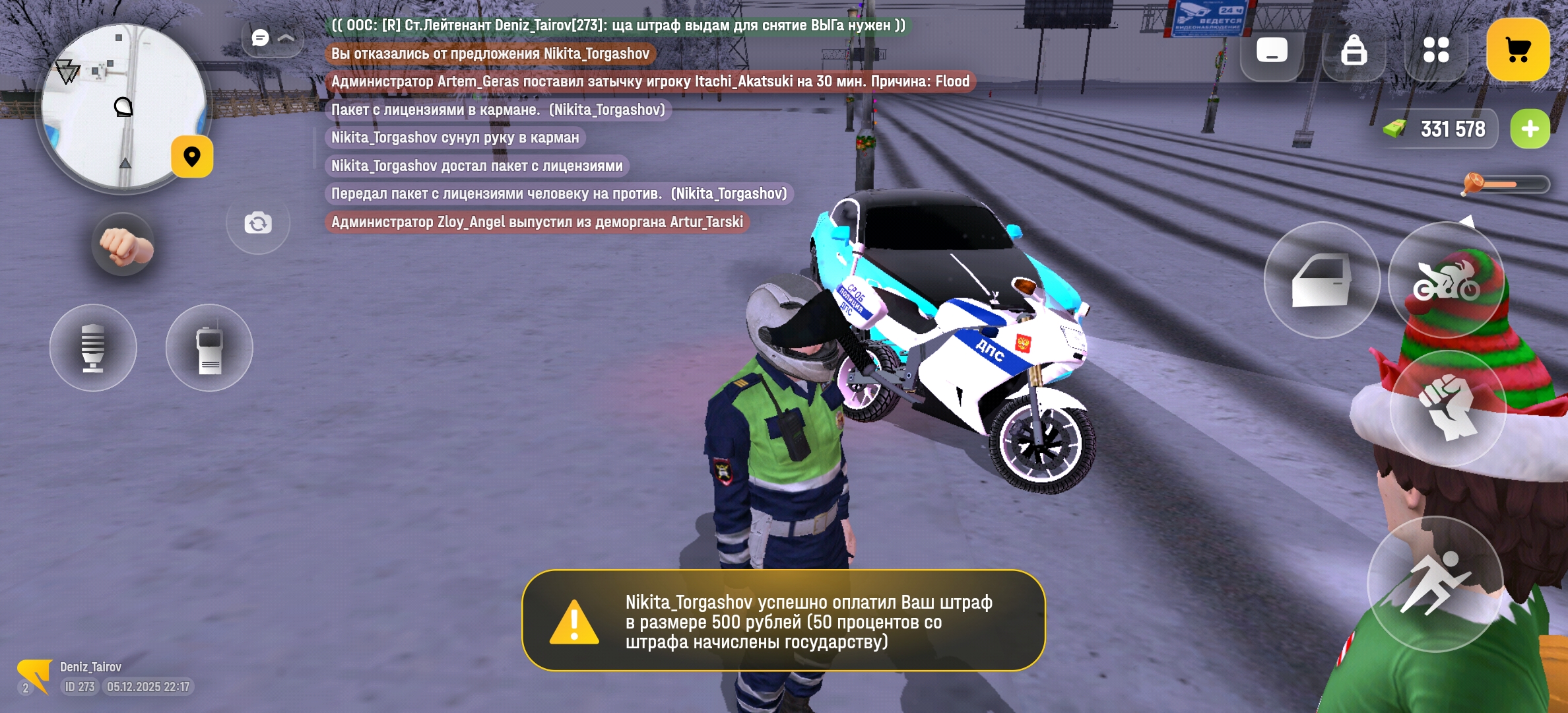Tap the phone button in the top bar
1568x713 pixels.
click(1272, 50)
